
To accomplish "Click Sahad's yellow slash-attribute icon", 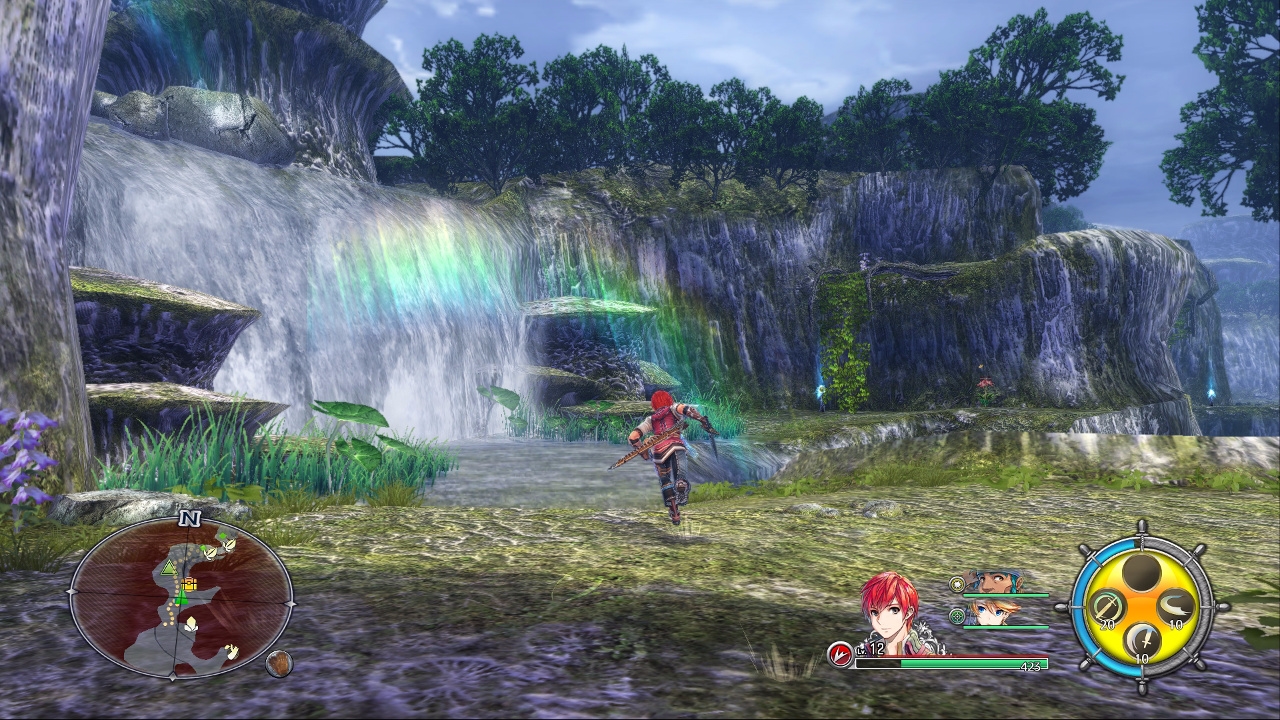I will pyautogui.click(x=957, y=584).
